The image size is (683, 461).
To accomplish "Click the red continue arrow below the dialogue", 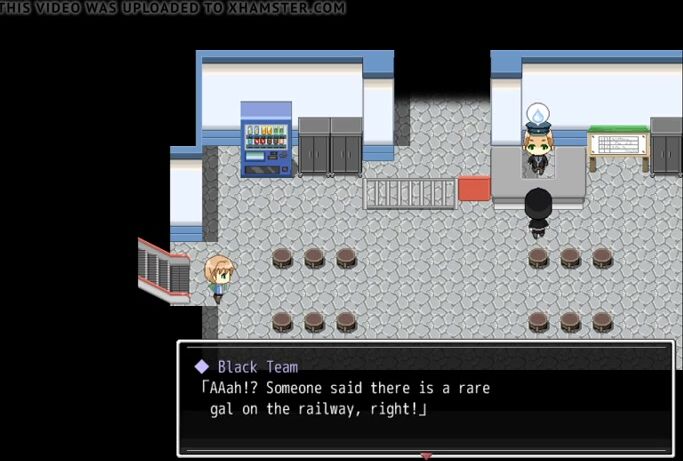I will (426, 456).
